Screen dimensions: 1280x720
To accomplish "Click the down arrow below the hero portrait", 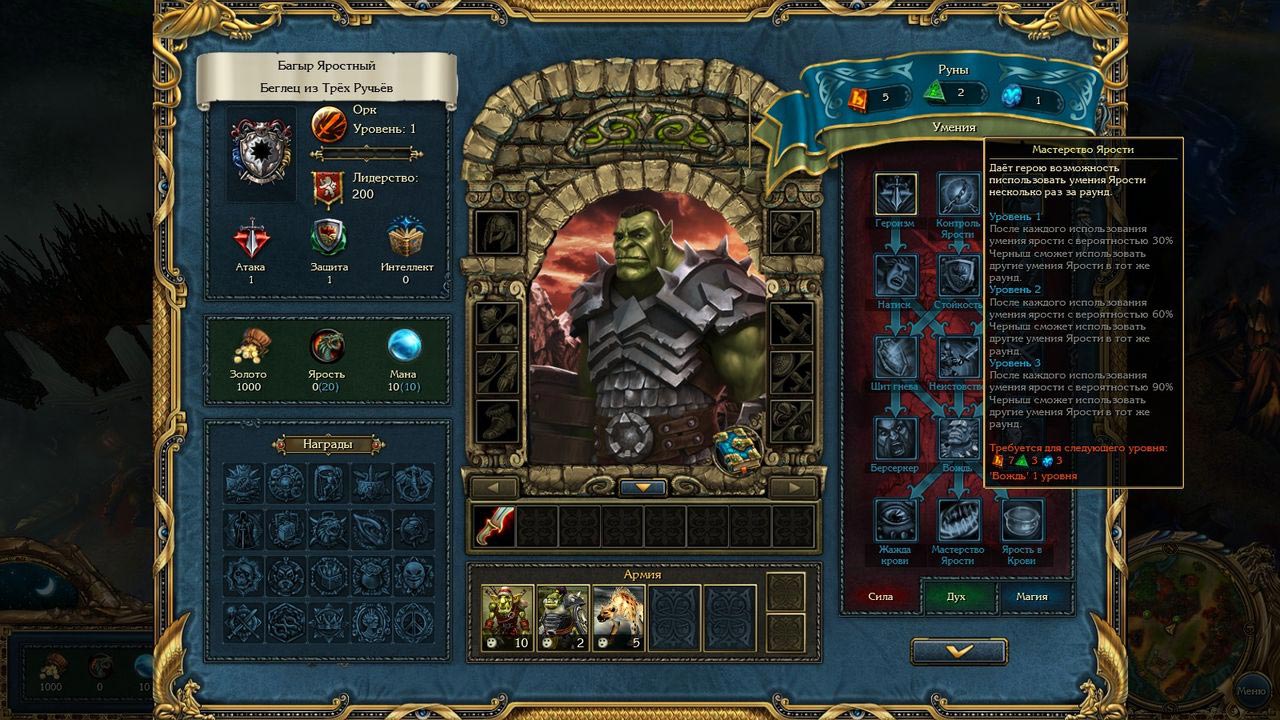I will click(644, 488).
